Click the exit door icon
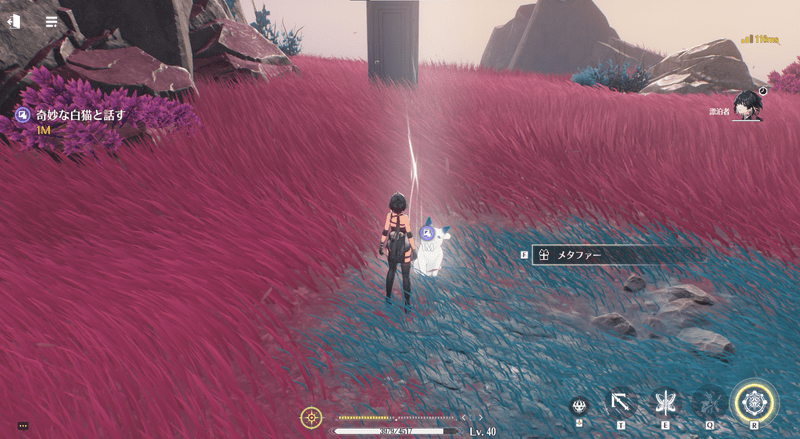The width and height of the screenshot is (800, 439). point(16,21)
